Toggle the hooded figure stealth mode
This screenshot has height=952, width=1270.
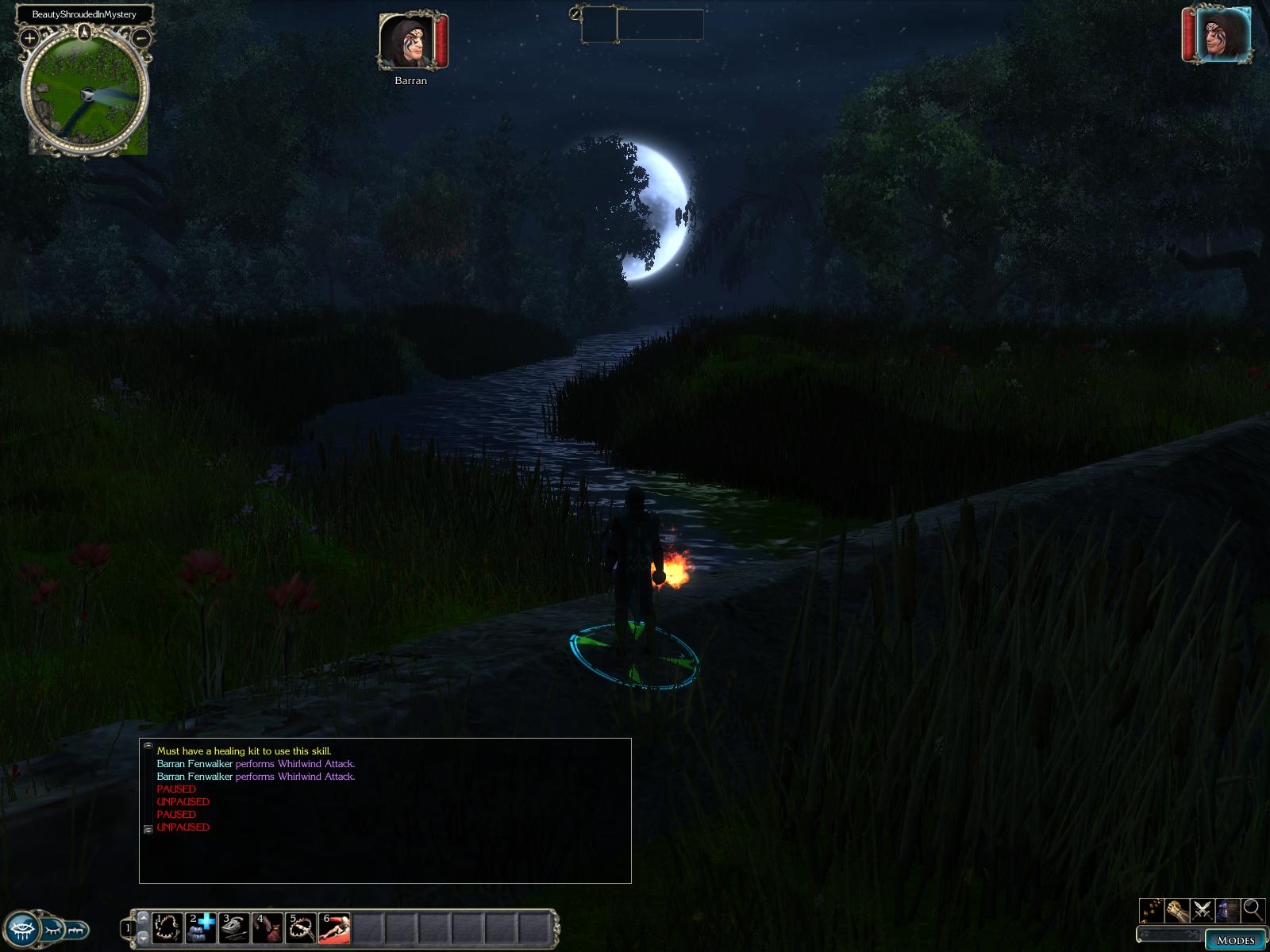[x=1227, y=909]
